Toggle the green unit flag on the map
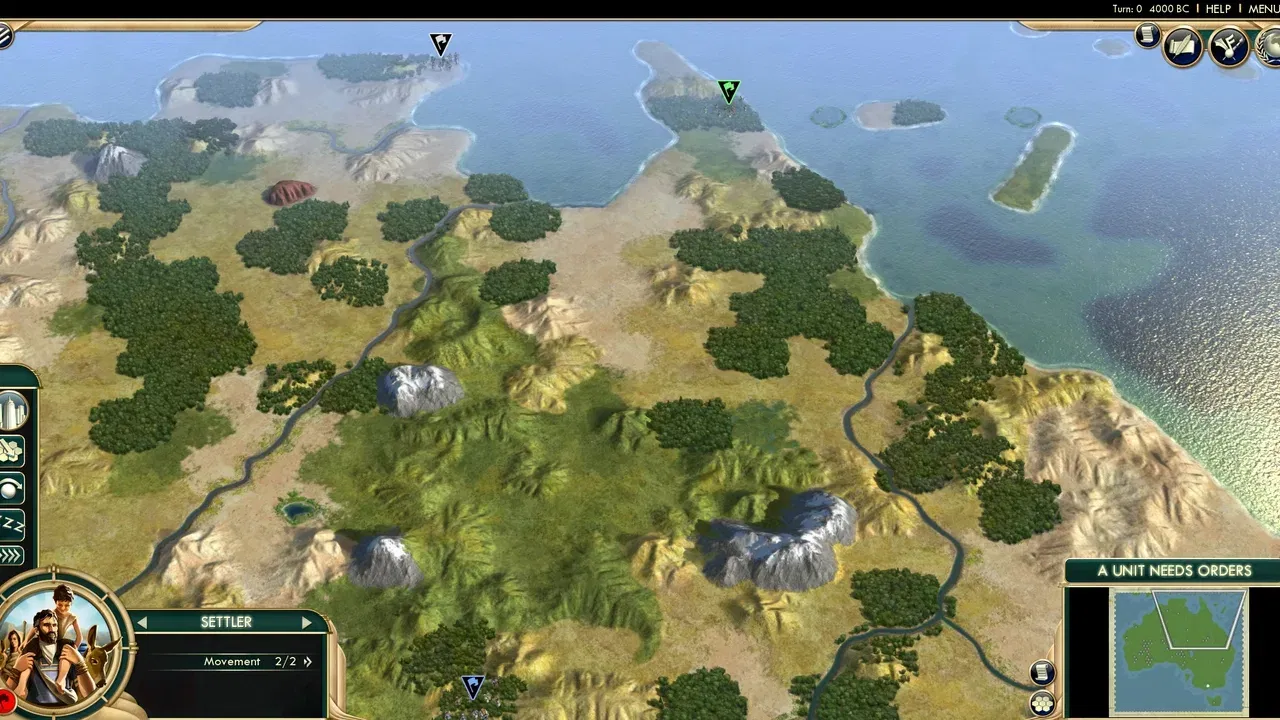Viewport: 1280px width, 720px height. (727, 92)
